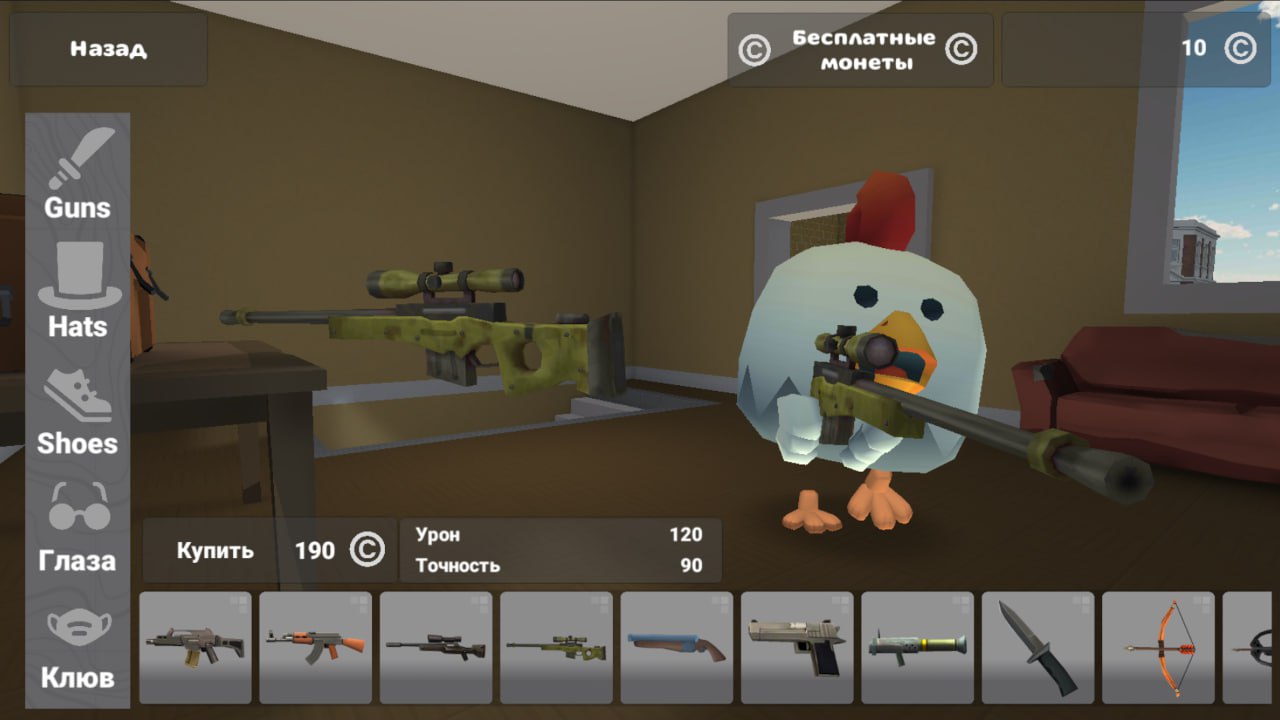This screenshot has width=1280, height=720.
Task: Select the Shoes category
Action: point(77,412)
